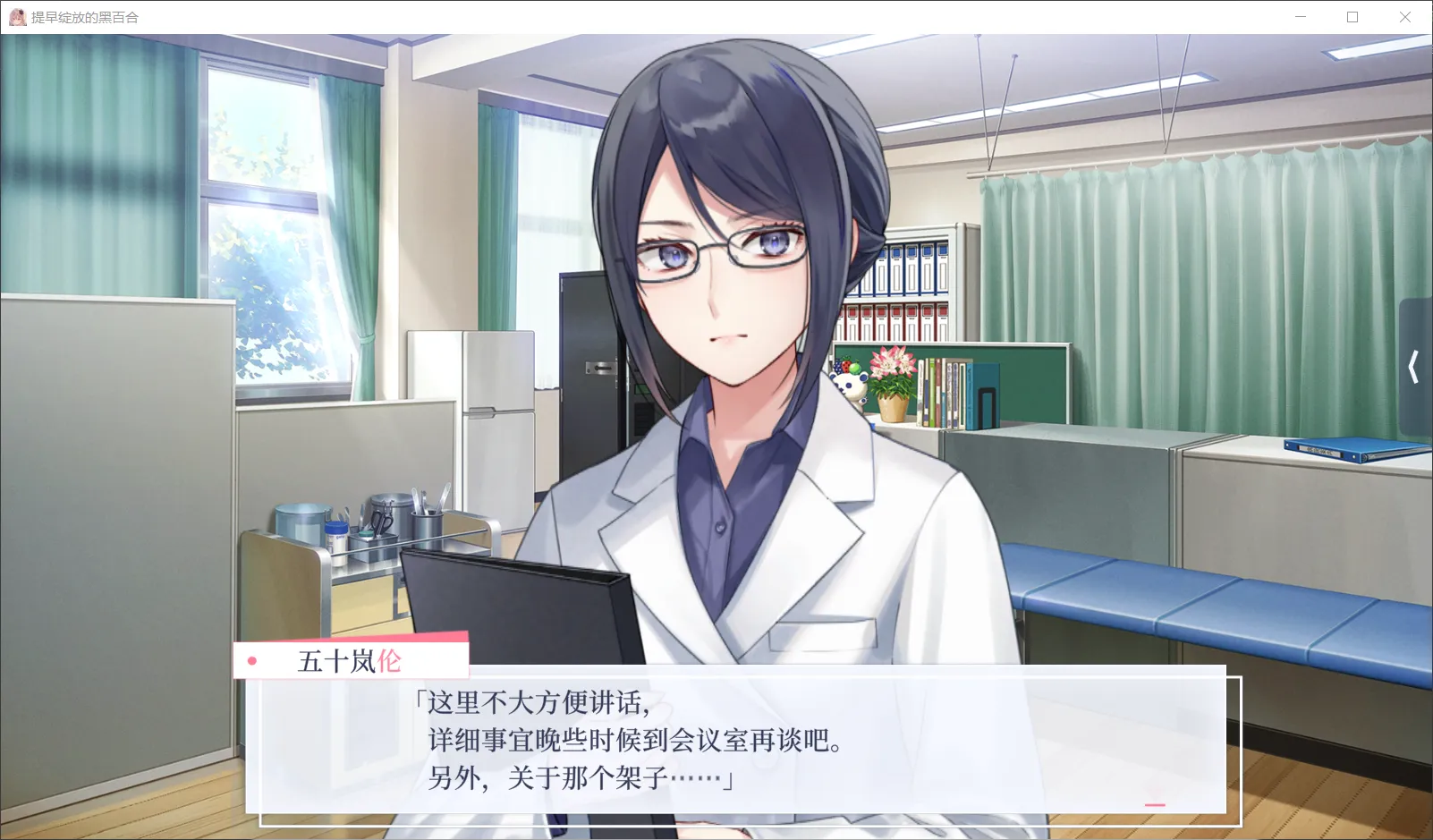The width and height of the screenshot is (1433, 840).
Task: Click the pink bullet dot on the name plate
Action: click(x=253, y=661)
